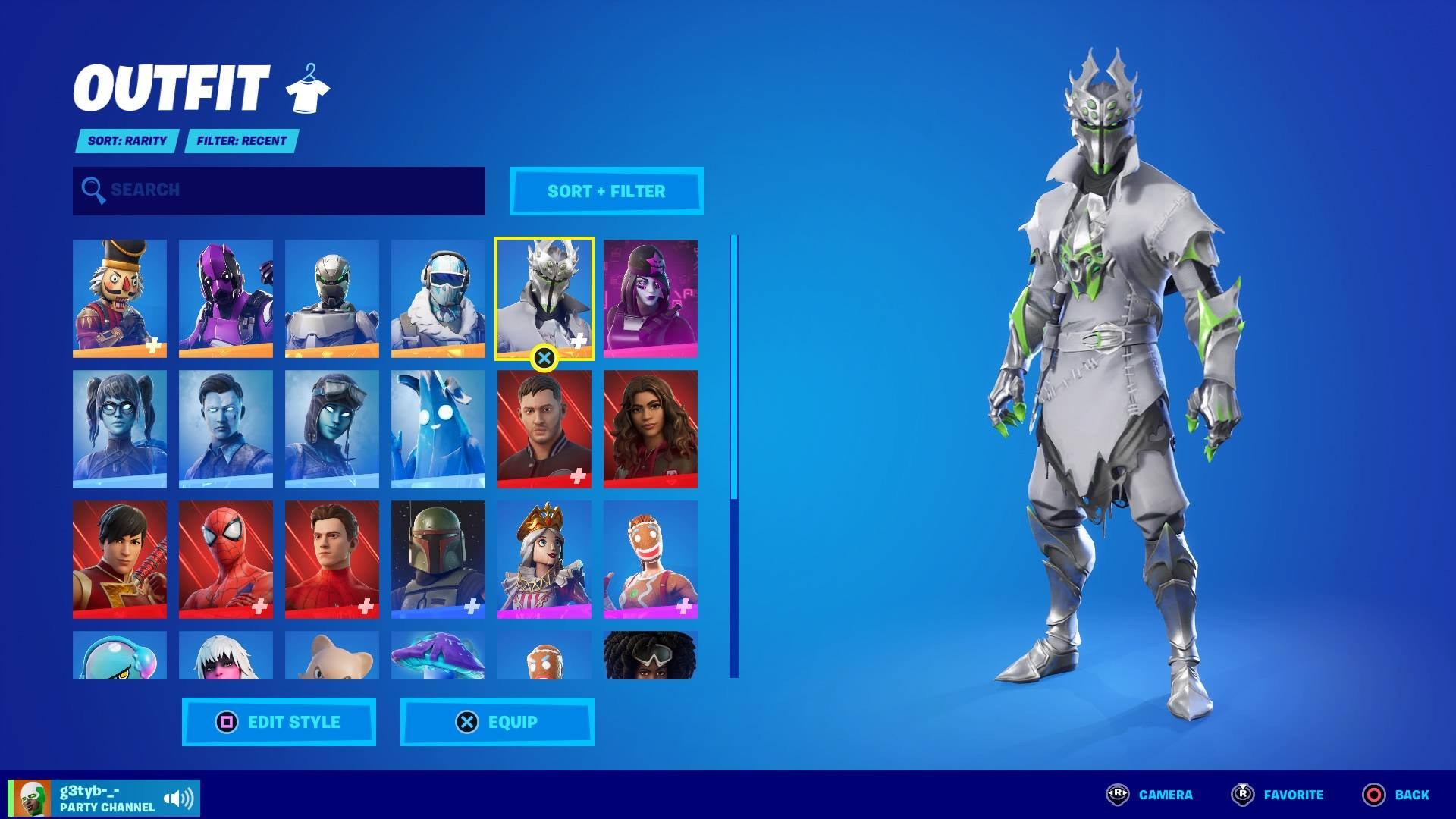Viewport: 1456px width, 819px height.
Task: Select the nutcracker outfit thumbnail
Action: pyautogui.click(x=120, y=298)
